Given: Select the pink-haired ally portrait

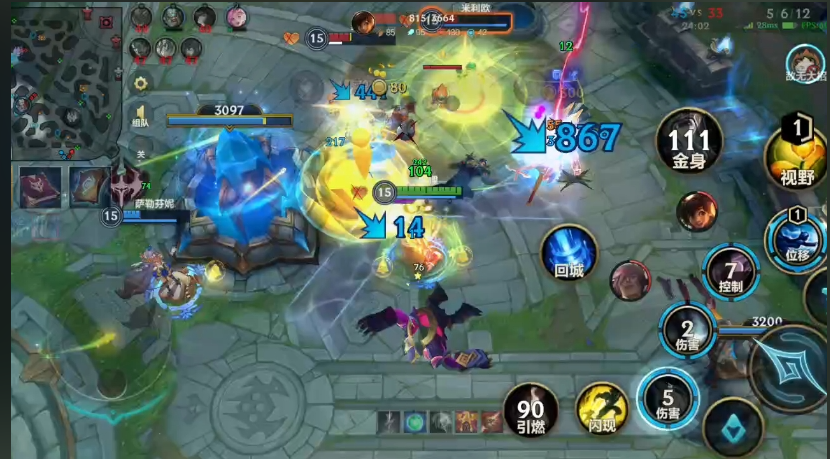Looking at the screenshot, I should pos(237,17).
